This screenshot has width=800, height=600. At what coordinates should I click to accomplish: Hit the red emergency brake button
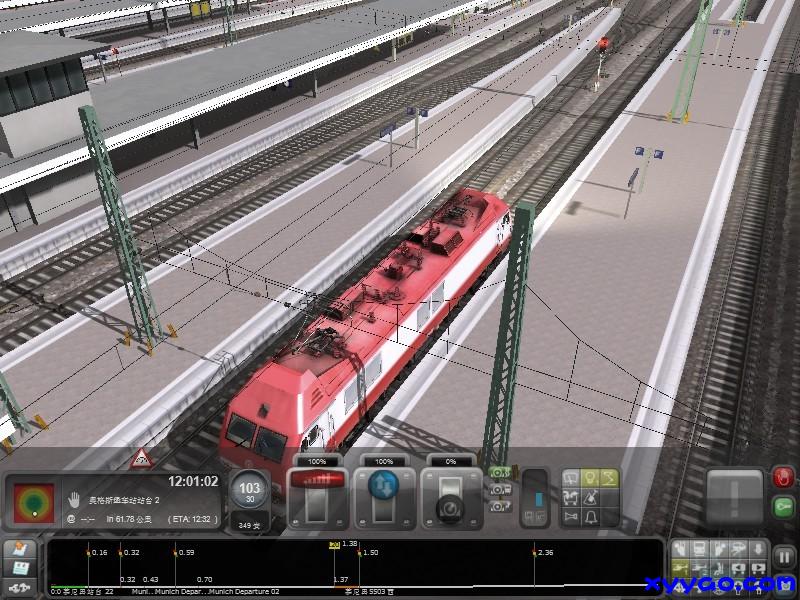782,480
